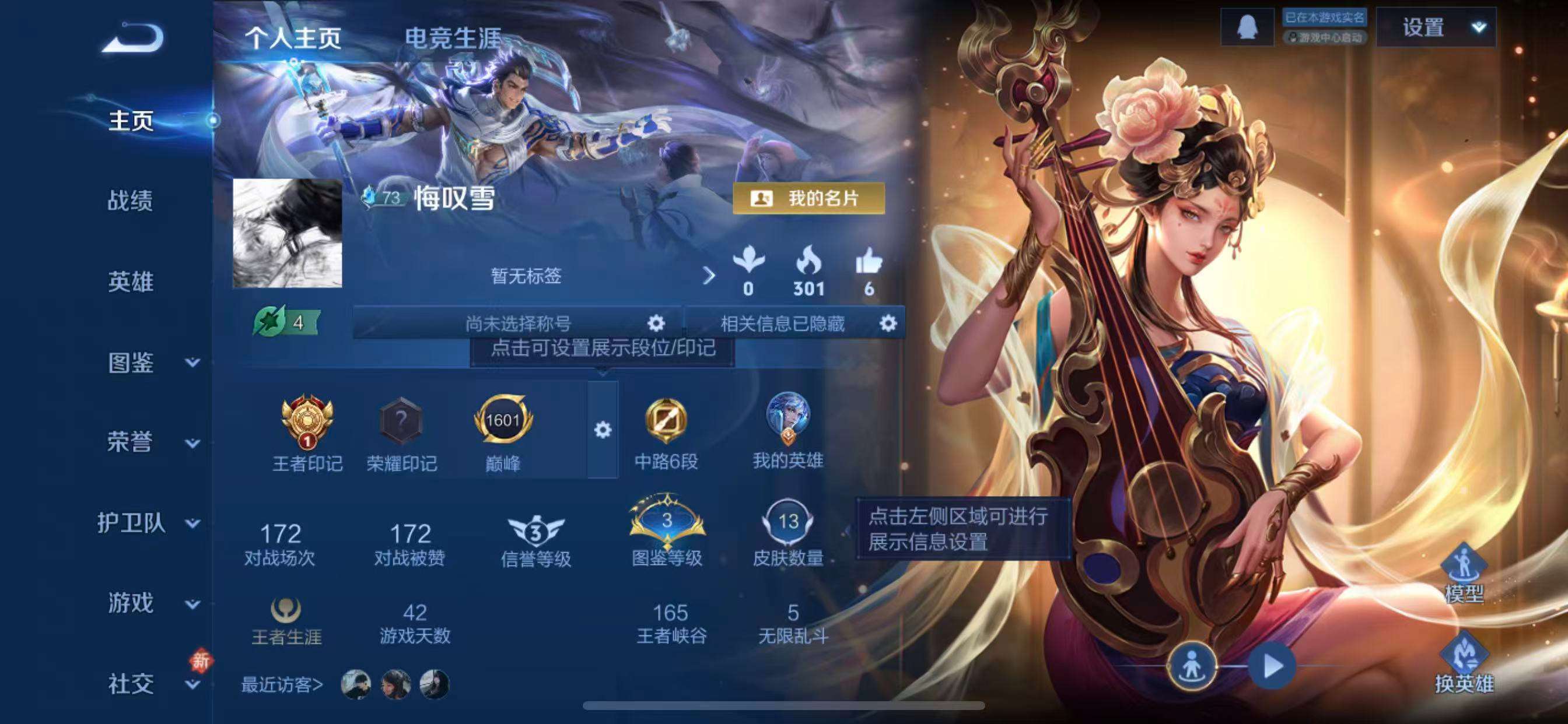
Task: Switch to the 电竞生涯 tab
Action: (x=453, y=38)
